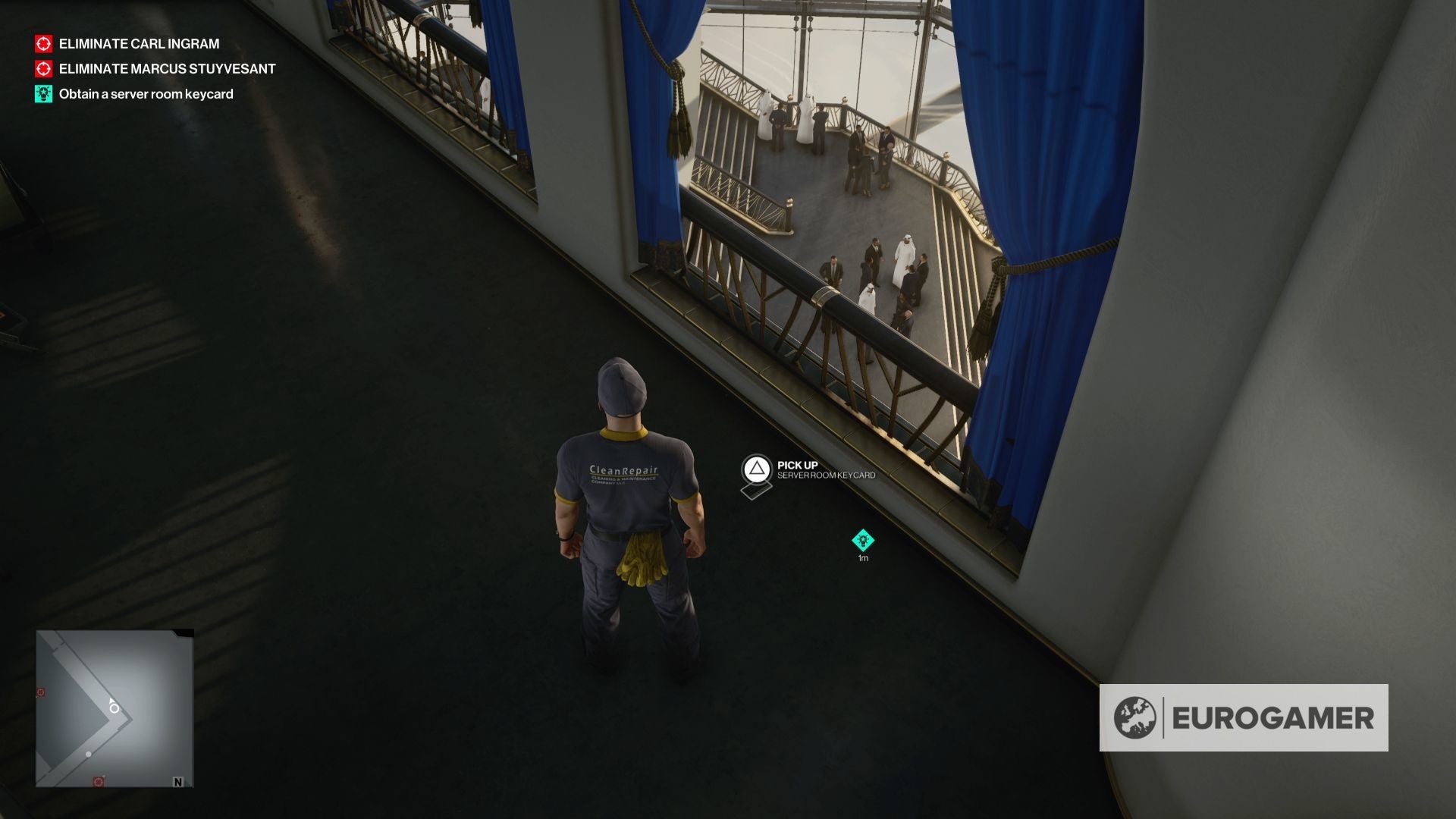Click the minimap's folded top-right corner
Viewport: 1456px width, 819px height.
click(184, 632)
